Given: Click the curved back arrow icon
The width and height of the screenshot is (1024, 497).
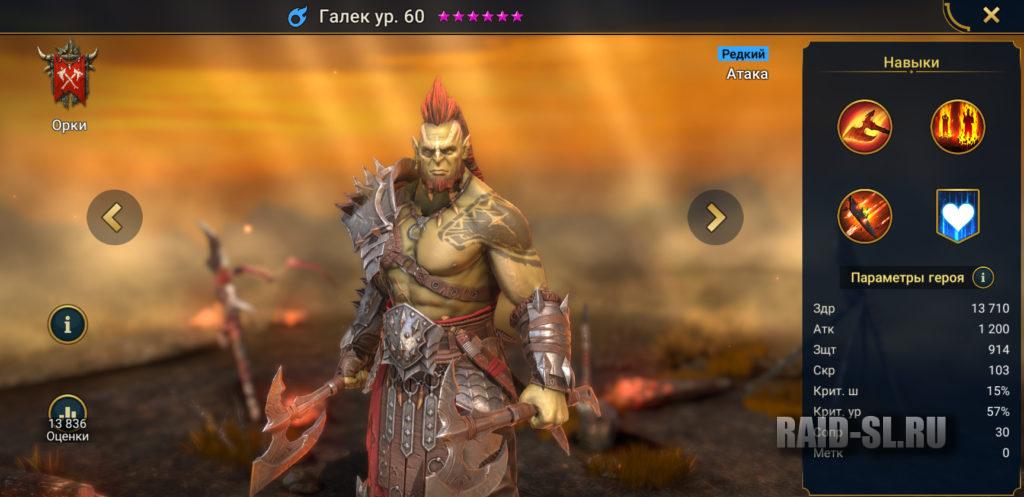Looking at the screenshot, I should point(955,15).
